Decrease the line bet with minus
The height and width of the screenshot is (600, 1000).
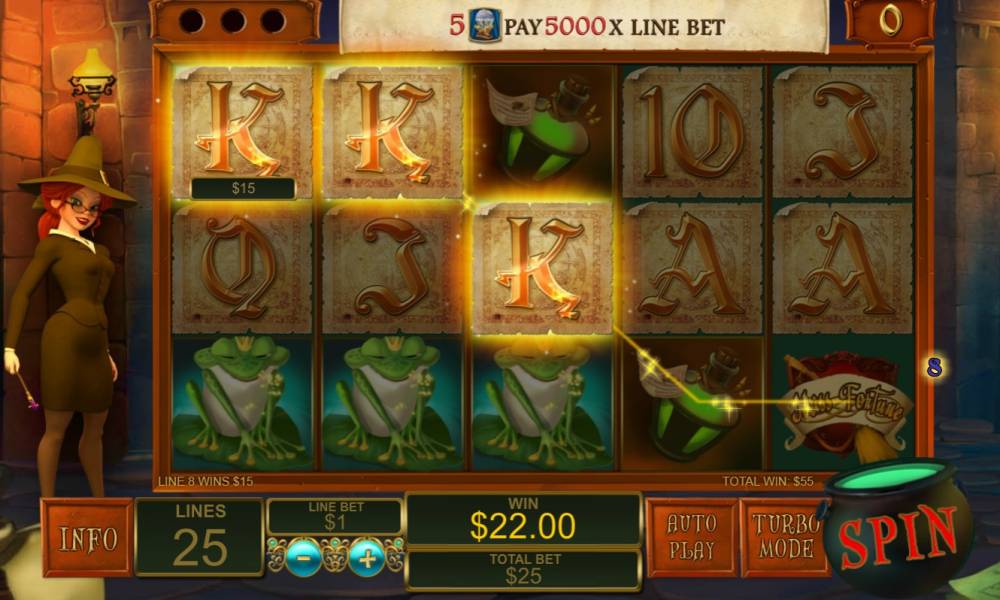coord(304,557)
